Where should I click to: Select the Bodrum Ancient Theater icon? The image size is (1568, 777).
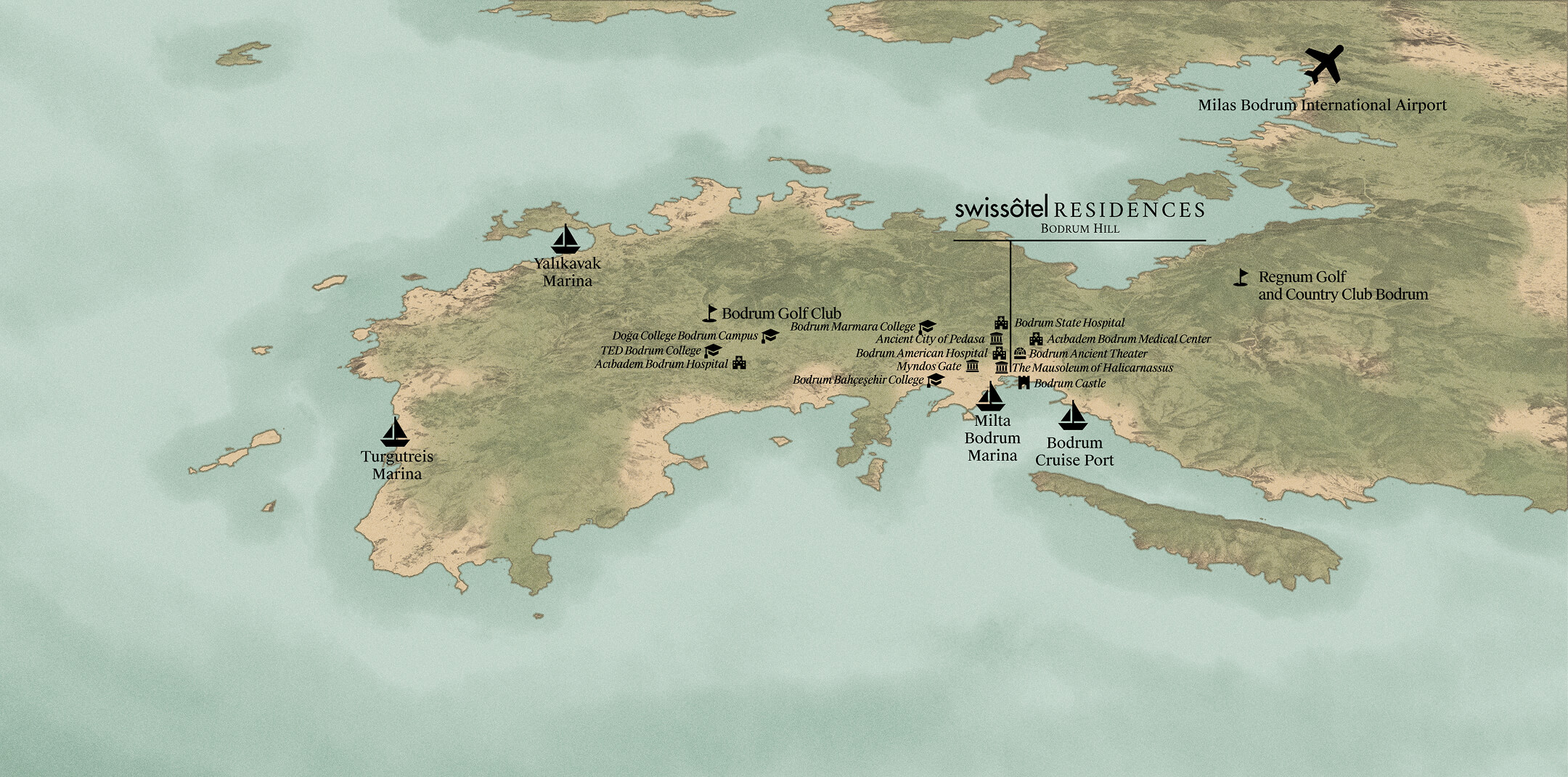(x=1020, y=353)
